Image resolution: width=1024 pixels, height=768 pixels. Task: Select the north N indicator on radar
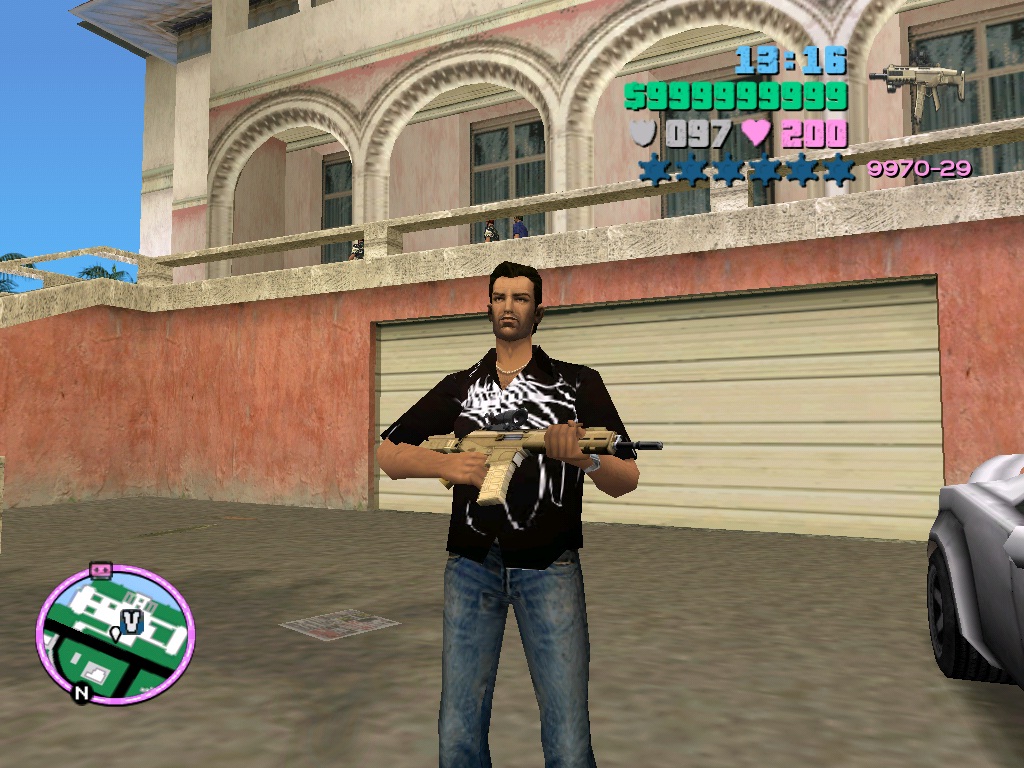pyautogui.click(x=80, y=692)
